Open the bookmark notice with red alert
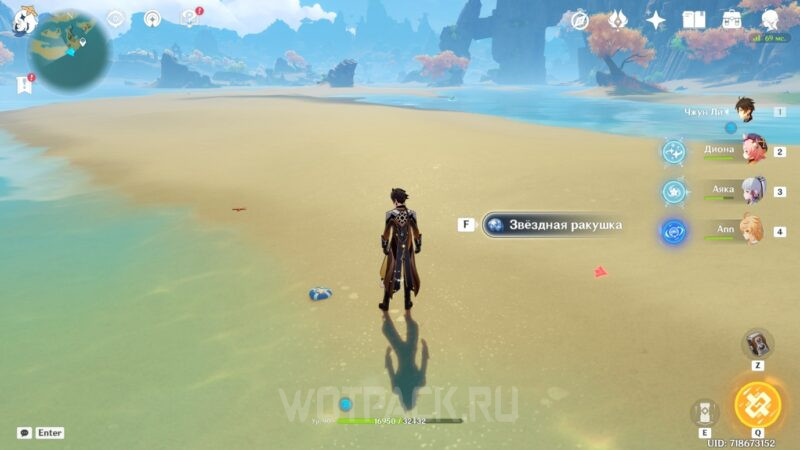 (x=24, y=85)
